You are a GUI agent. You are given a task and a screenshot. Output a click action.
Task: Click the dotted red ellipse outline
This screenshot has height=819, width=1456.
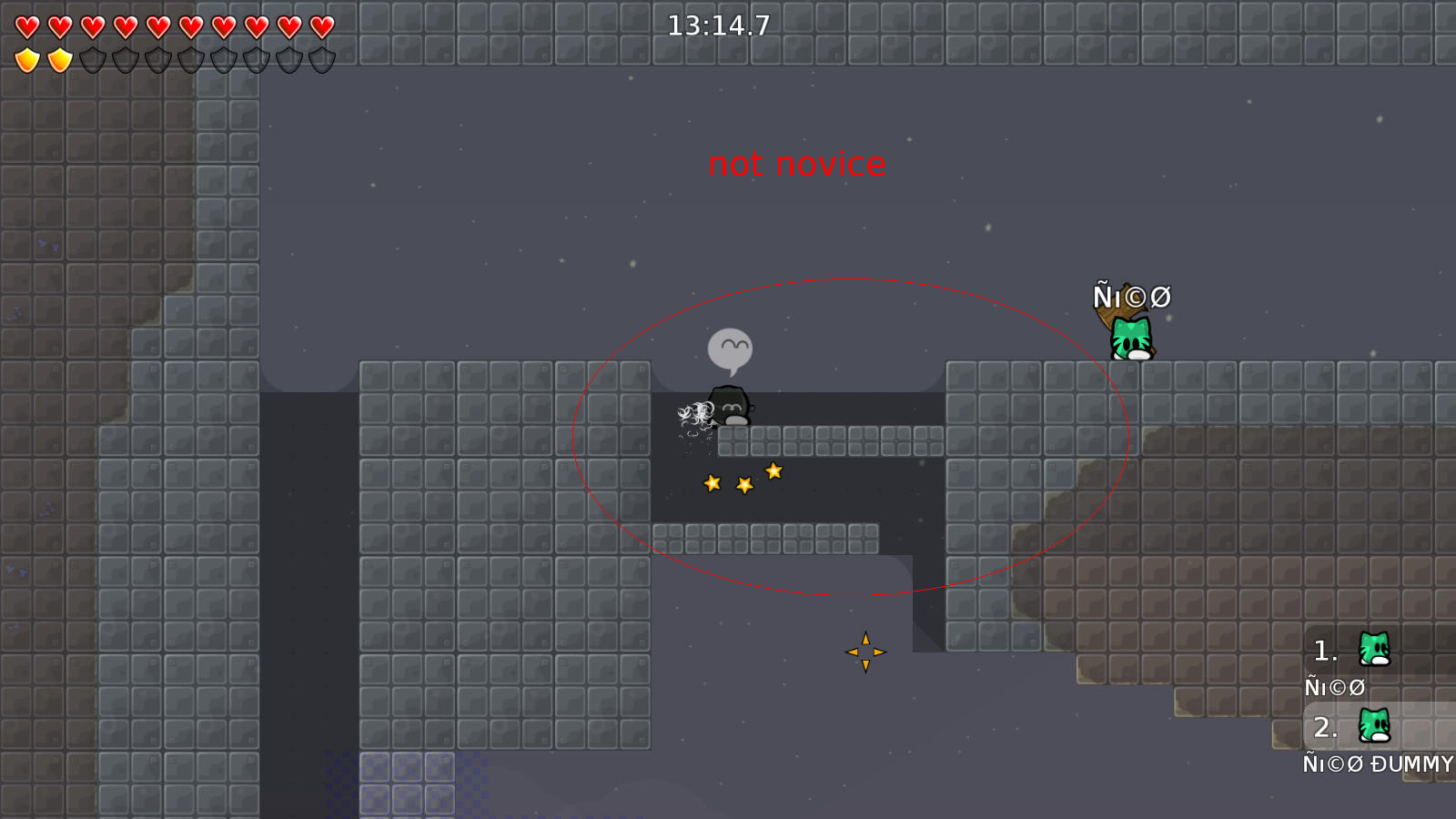point(851,279)
